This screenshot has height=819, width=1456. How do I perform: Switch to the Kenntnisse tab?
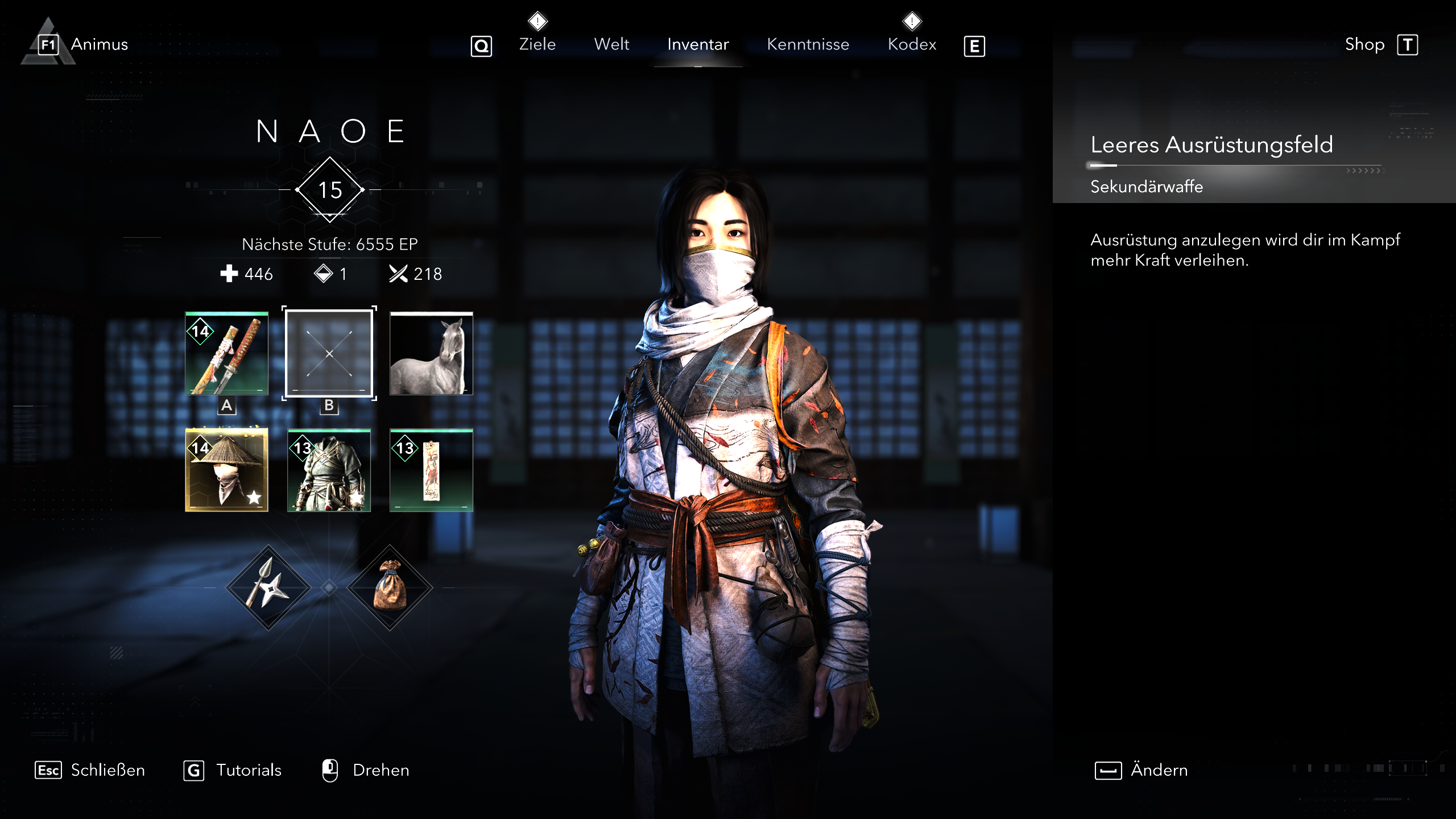pyautogui.click(x=808, y=44)
